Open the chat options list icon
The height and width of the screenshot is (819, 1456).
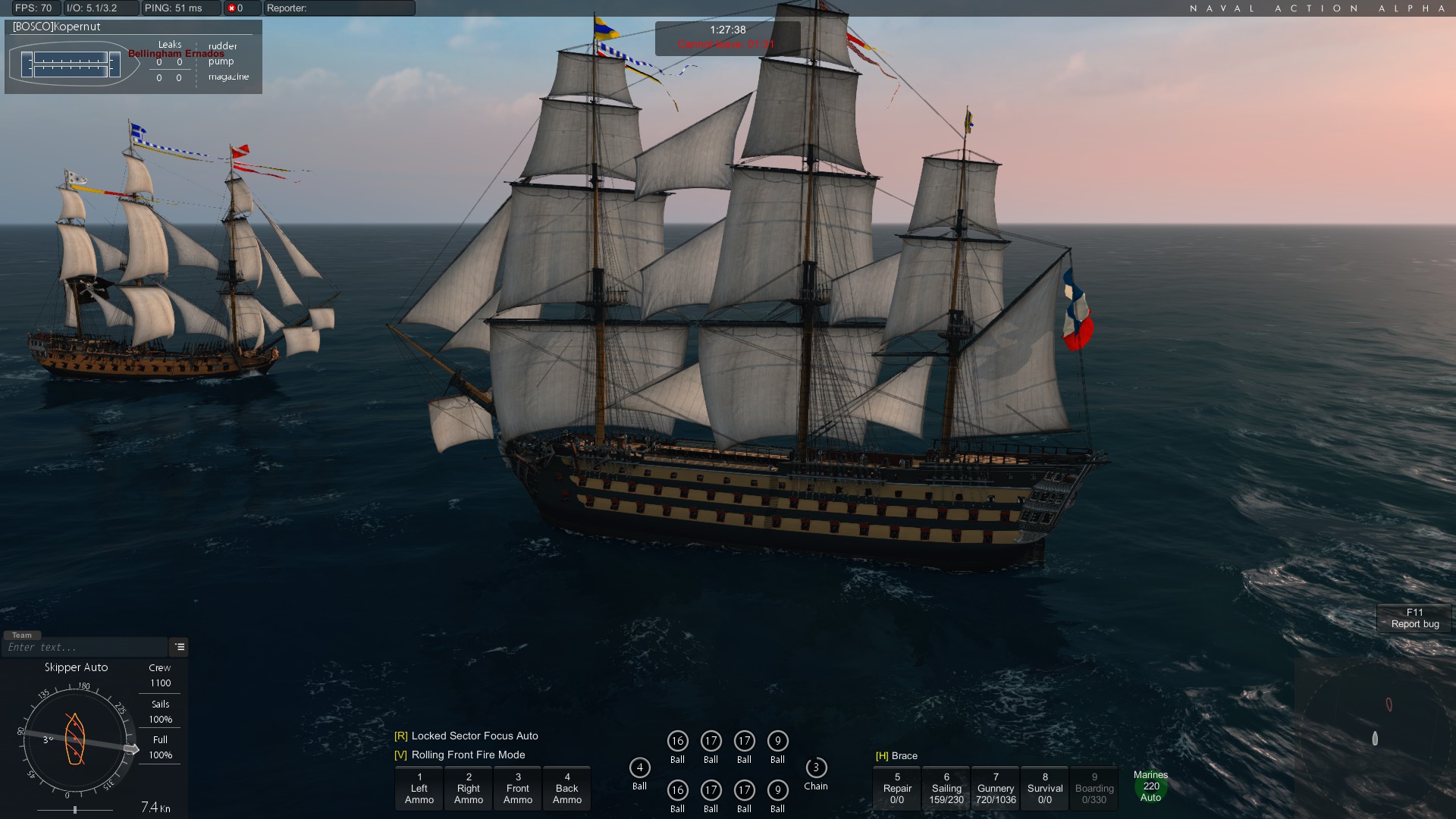point(180,647)
